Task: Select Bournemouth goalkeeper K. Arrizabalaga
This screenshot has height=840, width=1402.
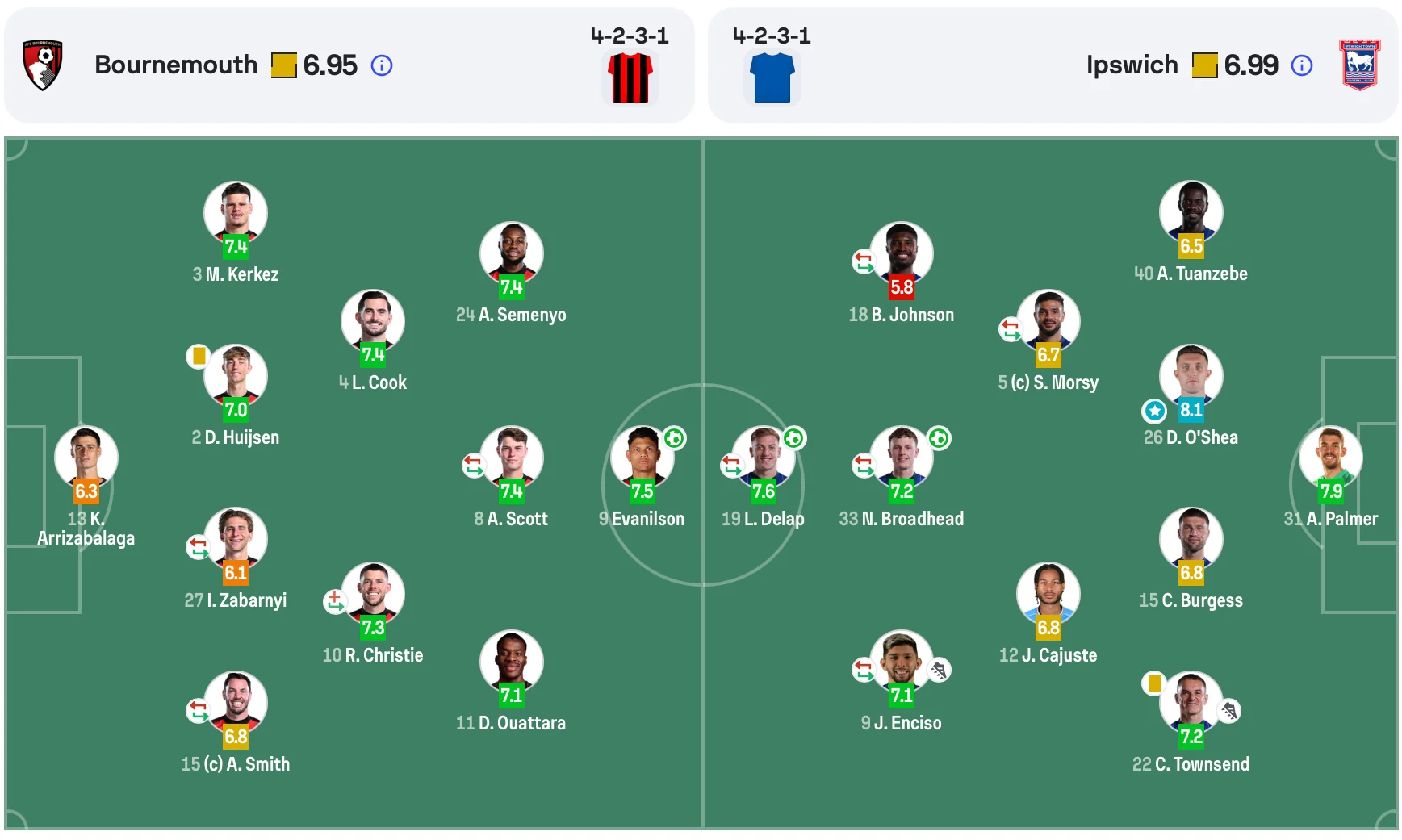Action: (86, 458)
